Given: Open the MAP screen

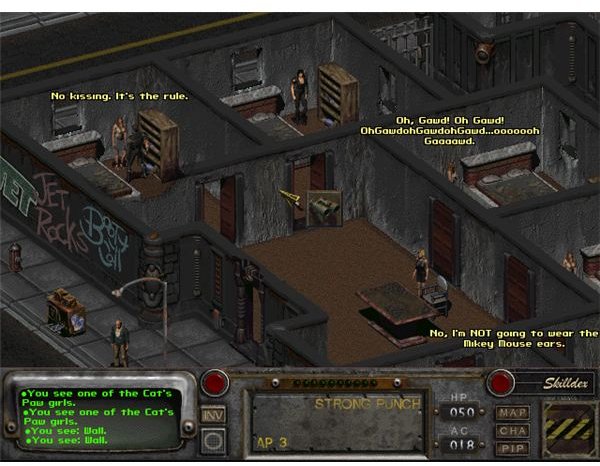Looking at the screenshot, I should [512, 411].
